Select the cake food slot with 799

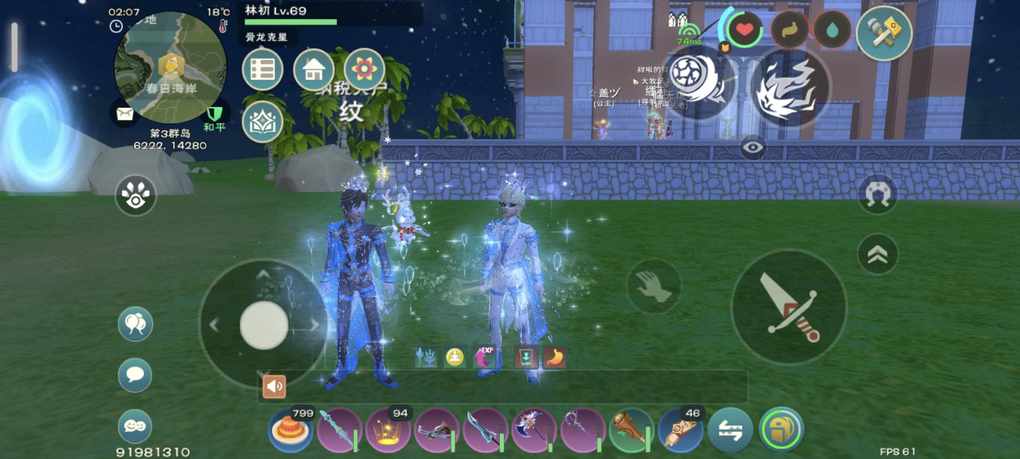tap(289, 432)
